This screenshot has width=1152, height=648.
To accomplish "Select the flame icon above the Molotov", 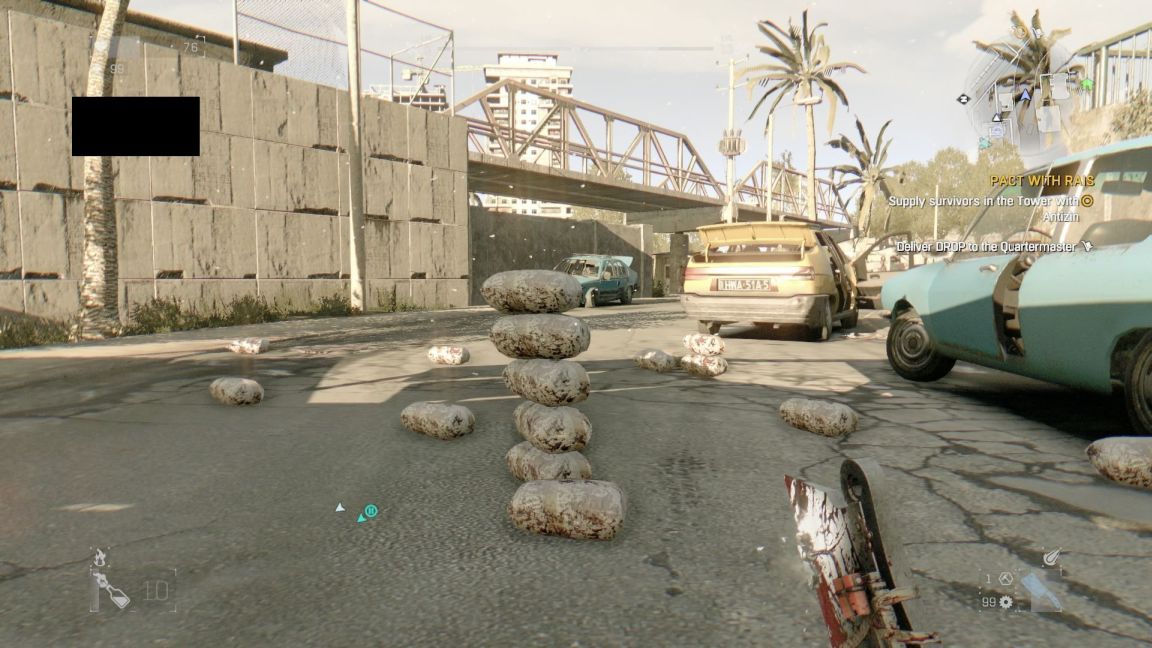I will [x=99, y=557].
